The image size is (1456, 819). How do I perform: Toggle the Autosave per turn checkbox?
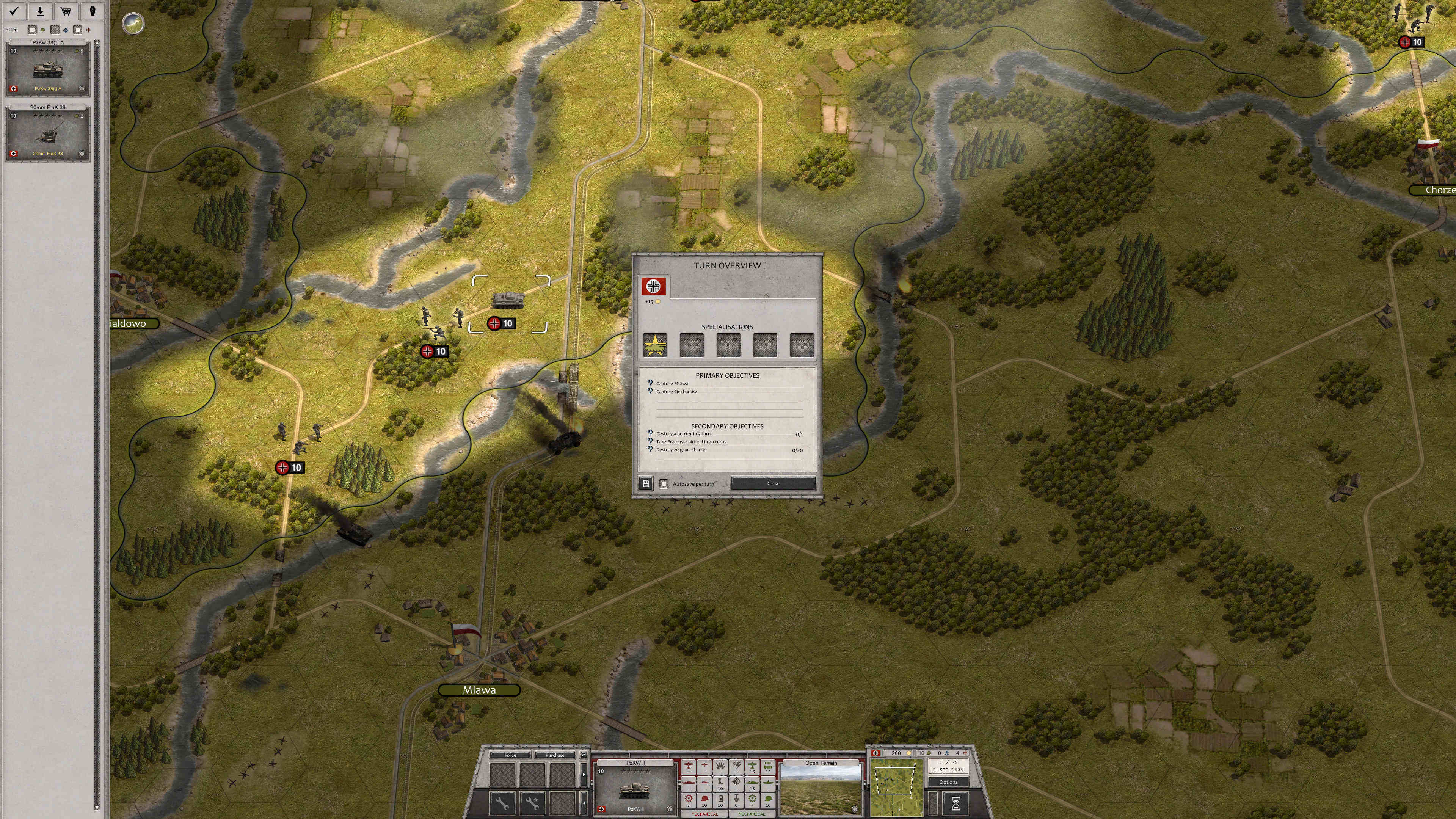coord(664,484)
